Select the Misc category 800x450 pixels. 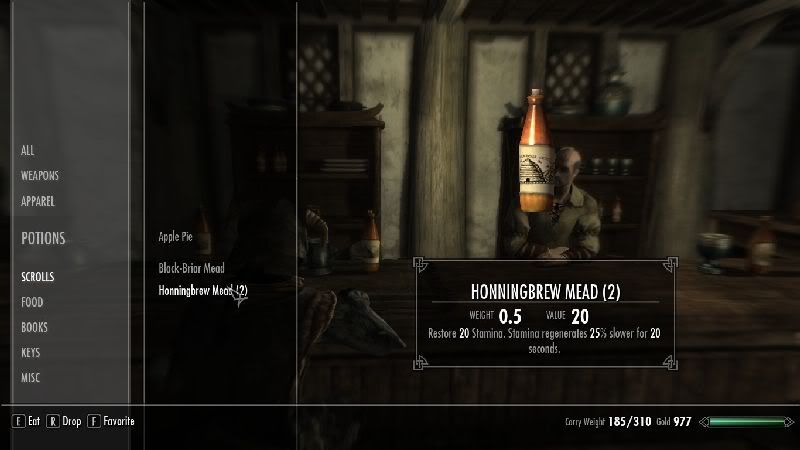point(31,377)
